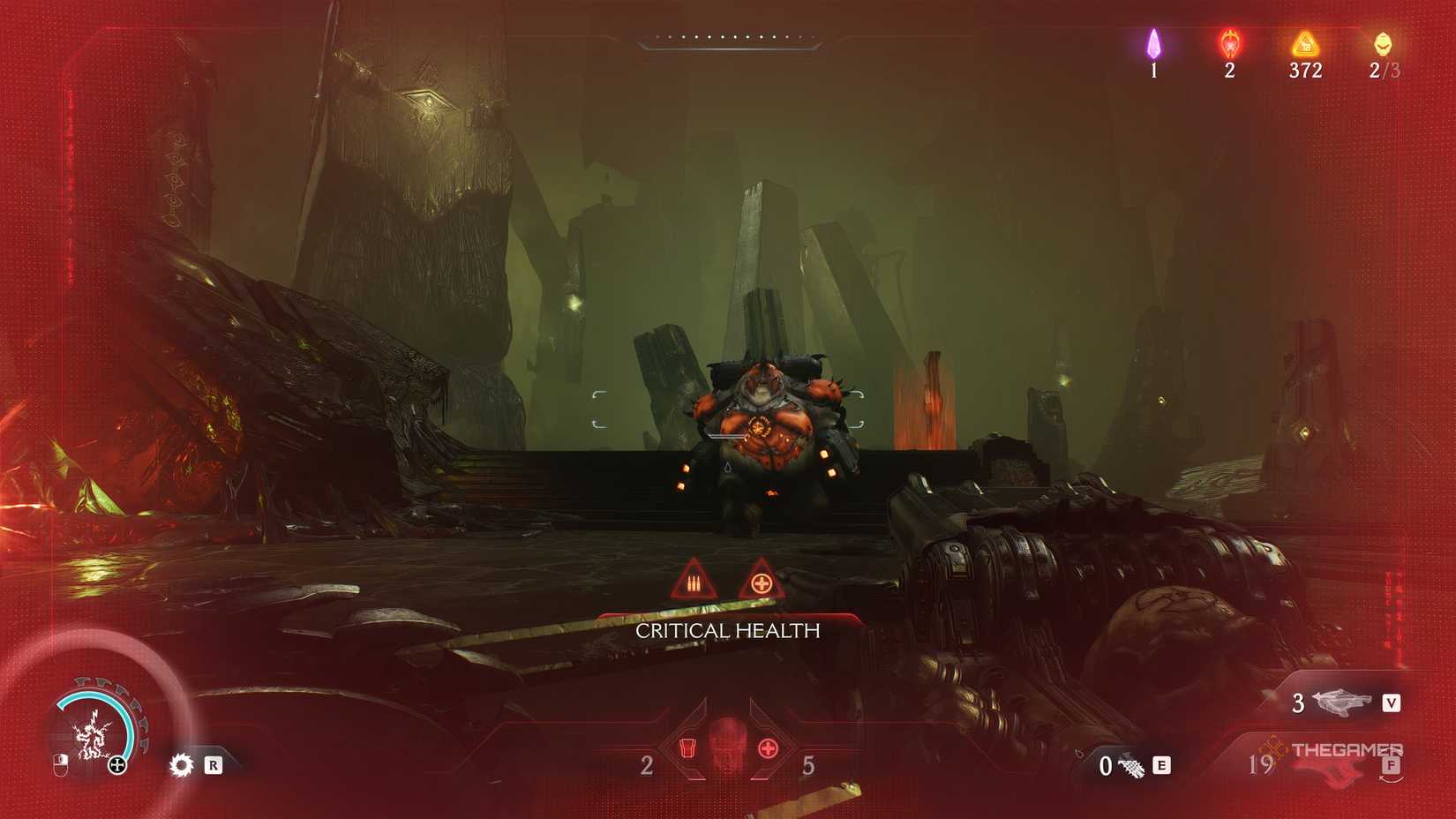Expand the E equipment key prompt

coord(1161,766)
